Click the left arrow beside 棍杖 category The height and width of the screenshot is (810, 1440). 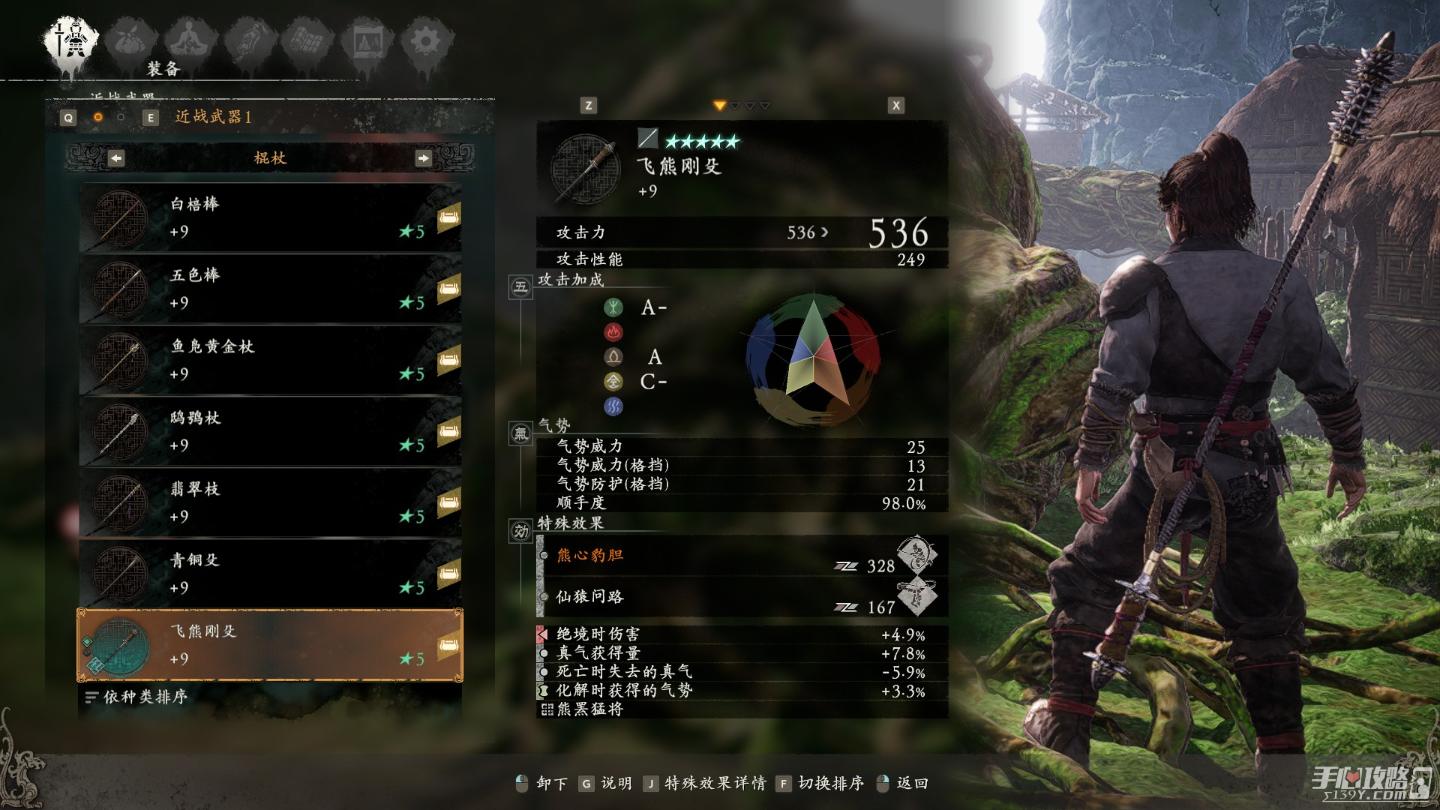tap(116, 158)
